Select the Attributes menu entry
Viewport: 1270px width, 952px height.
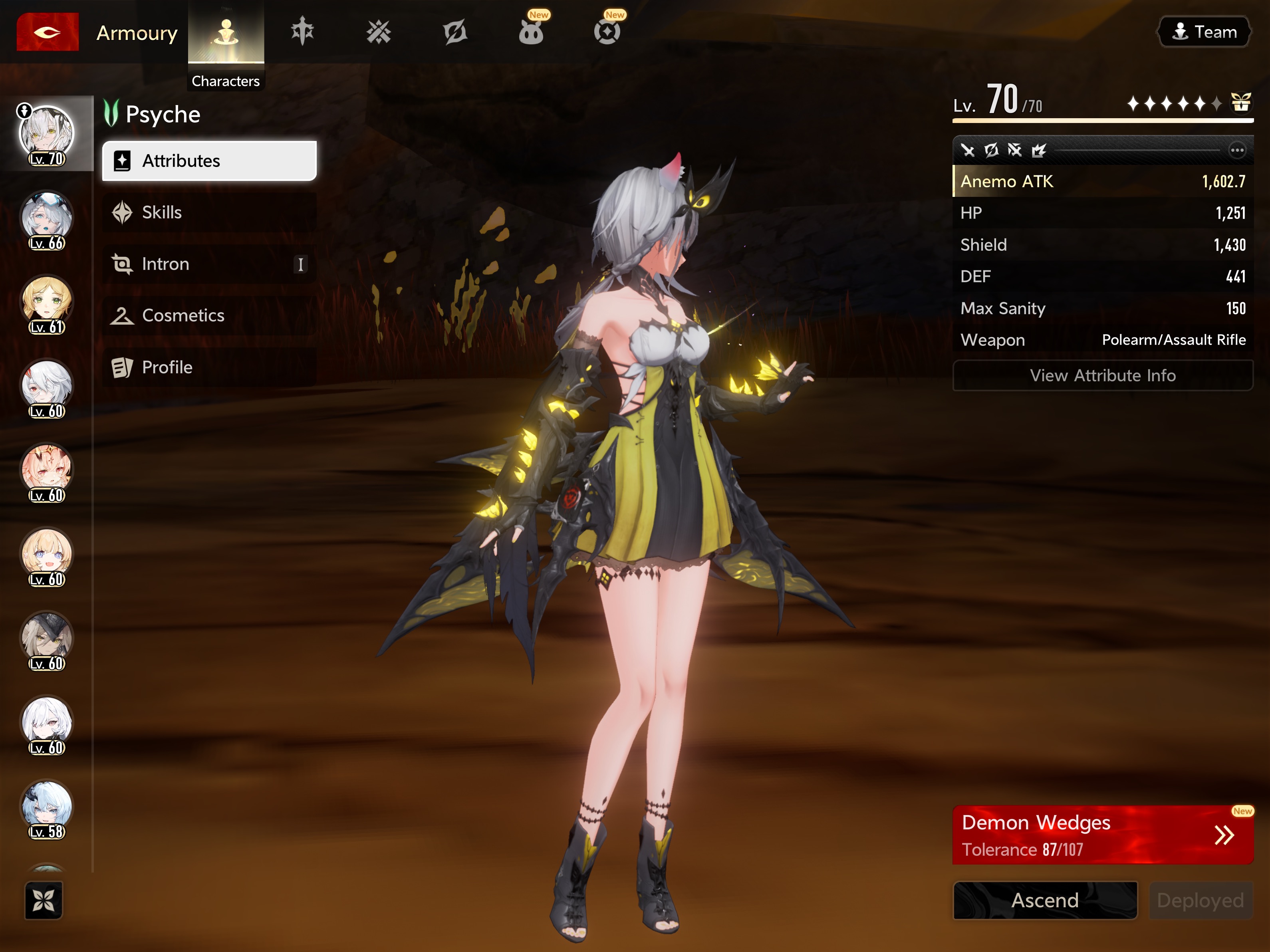pyautogui.click(x=209, y=161)
